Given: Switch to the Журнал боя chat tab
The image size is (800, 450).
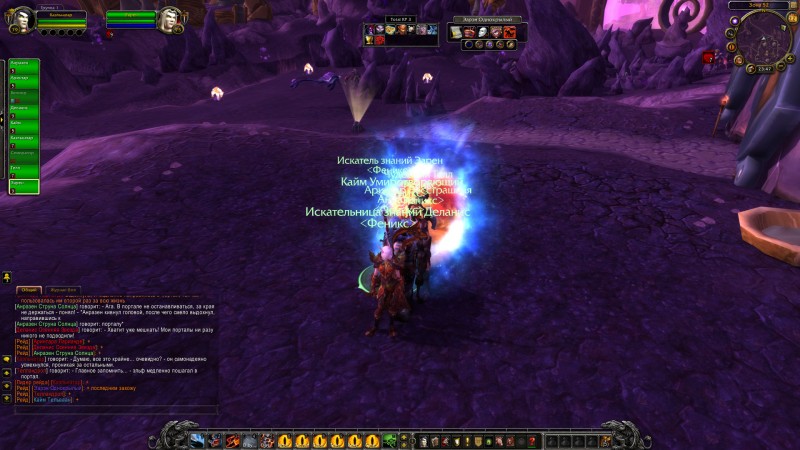Looking at the screenshot, I should point(64,290).
